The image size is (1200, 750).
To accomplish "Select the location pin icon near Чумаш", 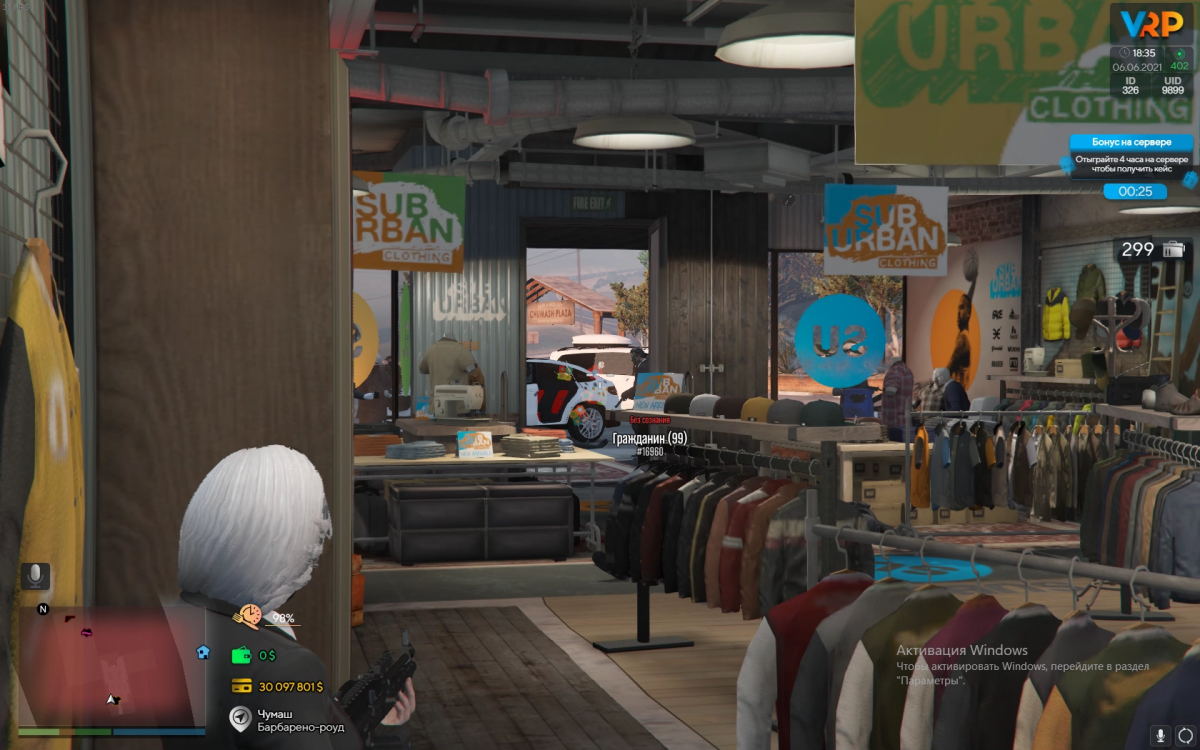I will click(240, 718).
